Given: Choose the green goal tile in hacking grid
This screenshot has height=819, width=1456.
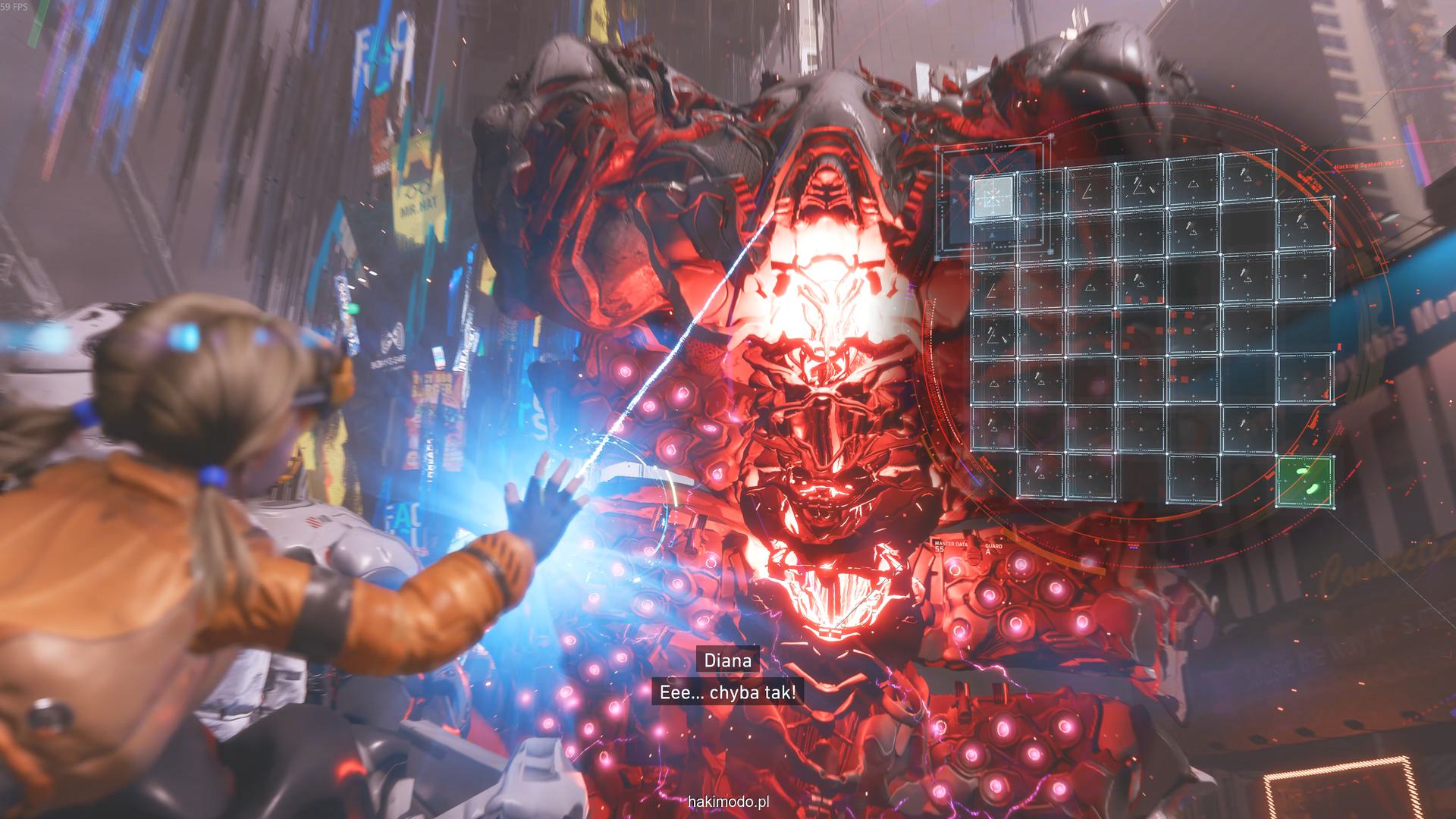Looking at the screenshot, I should (x=1304, y=482).
